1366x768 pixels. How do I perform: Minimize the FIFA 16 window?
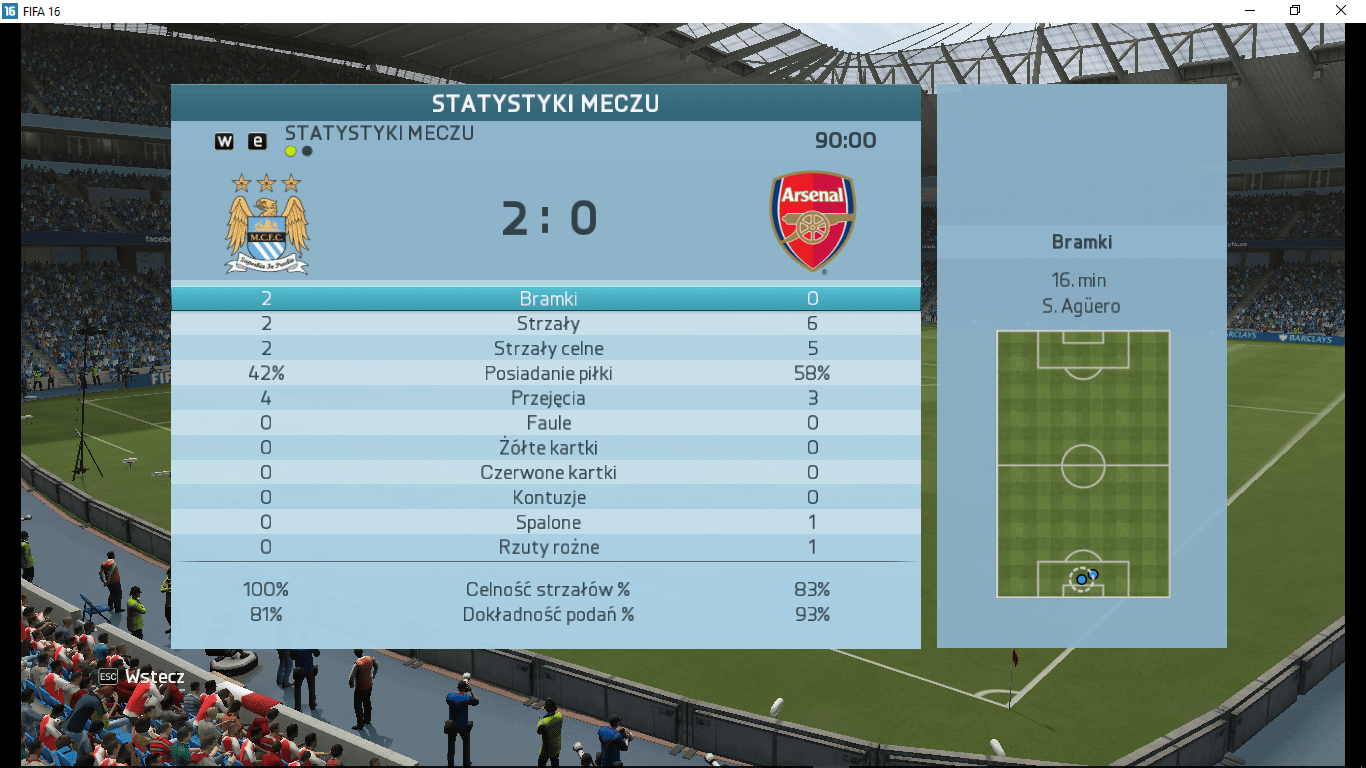click(1249, 10)
